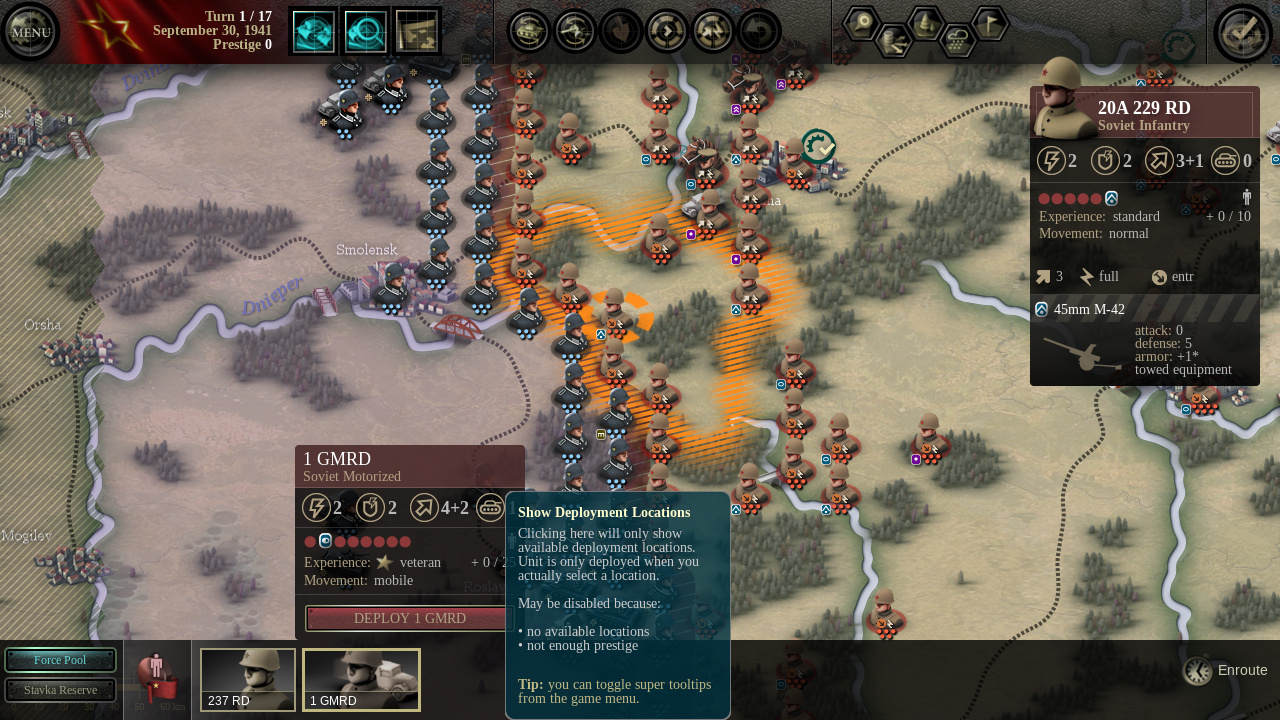Click the supply distribution hexagon icon

pyautogui.click(x=894, y=40)
